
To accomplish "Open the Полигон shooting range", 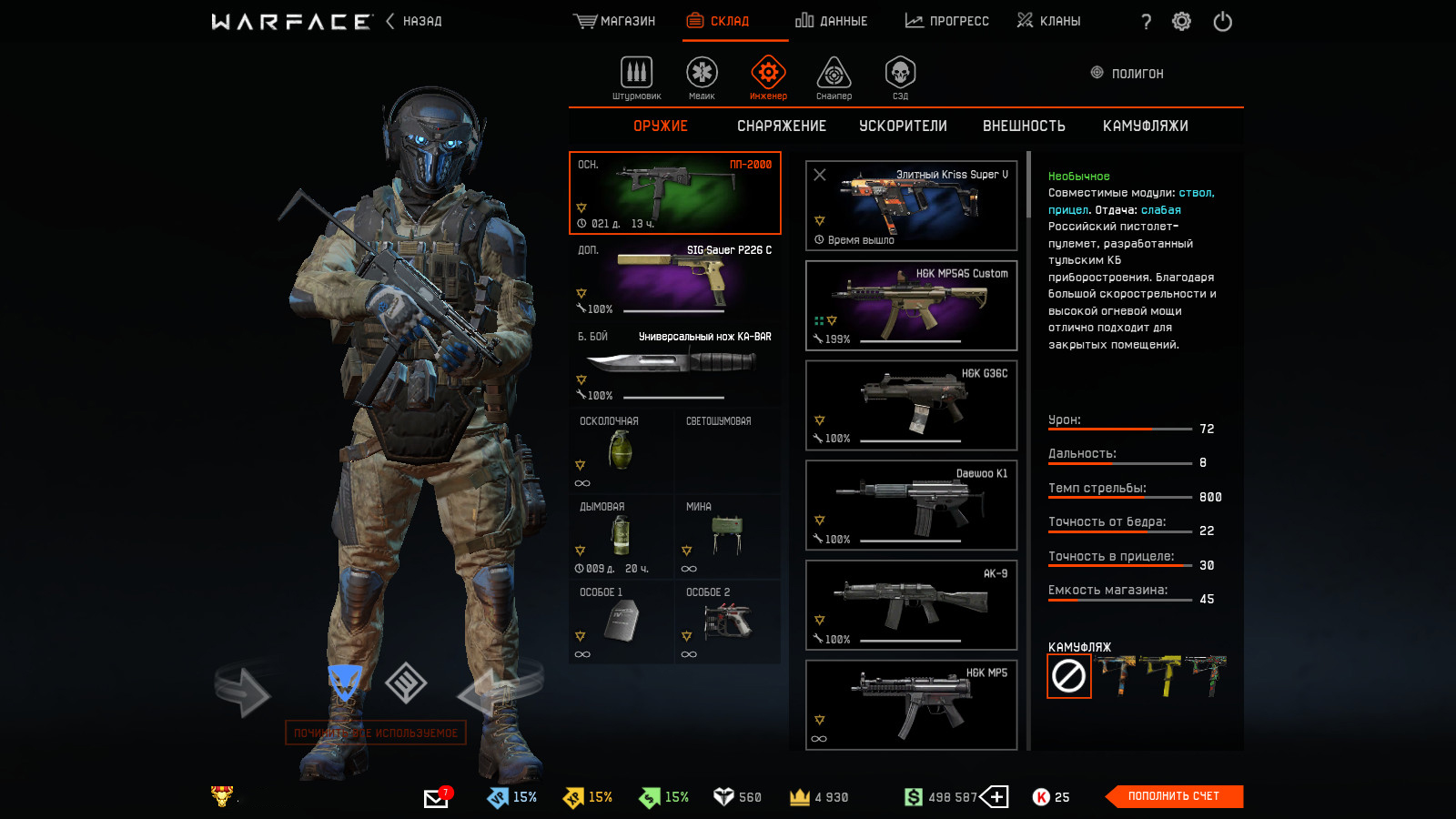I will [1127, 74].
